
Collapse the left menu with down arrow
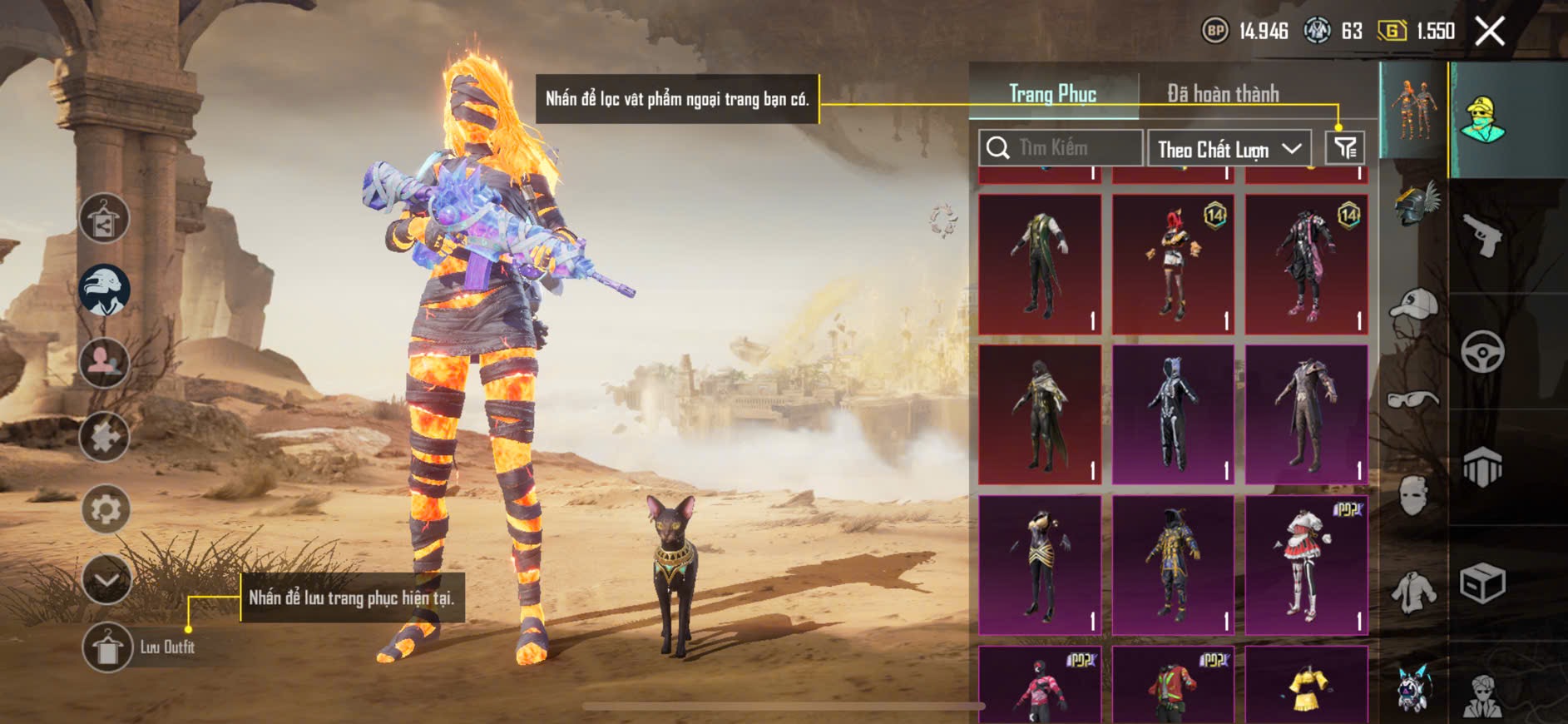[106, 579]
